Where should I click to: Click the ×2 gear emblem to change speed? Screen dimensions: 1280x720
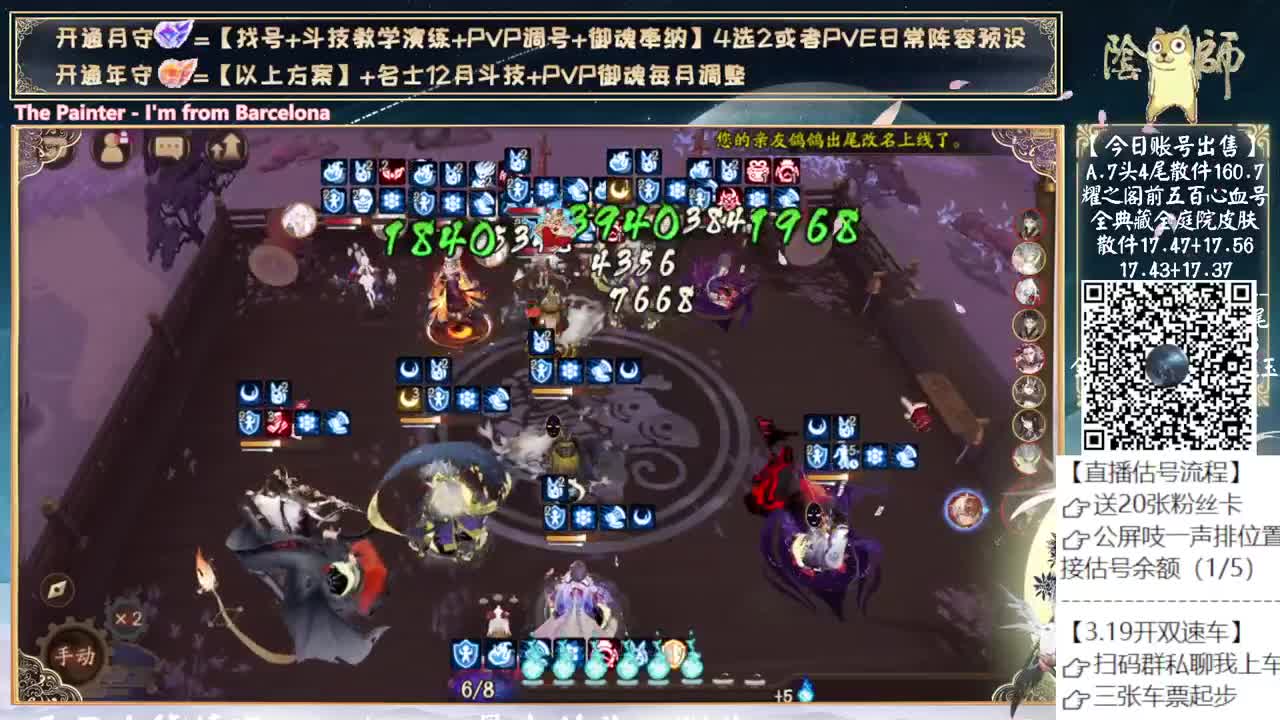[x=128, y=618]
